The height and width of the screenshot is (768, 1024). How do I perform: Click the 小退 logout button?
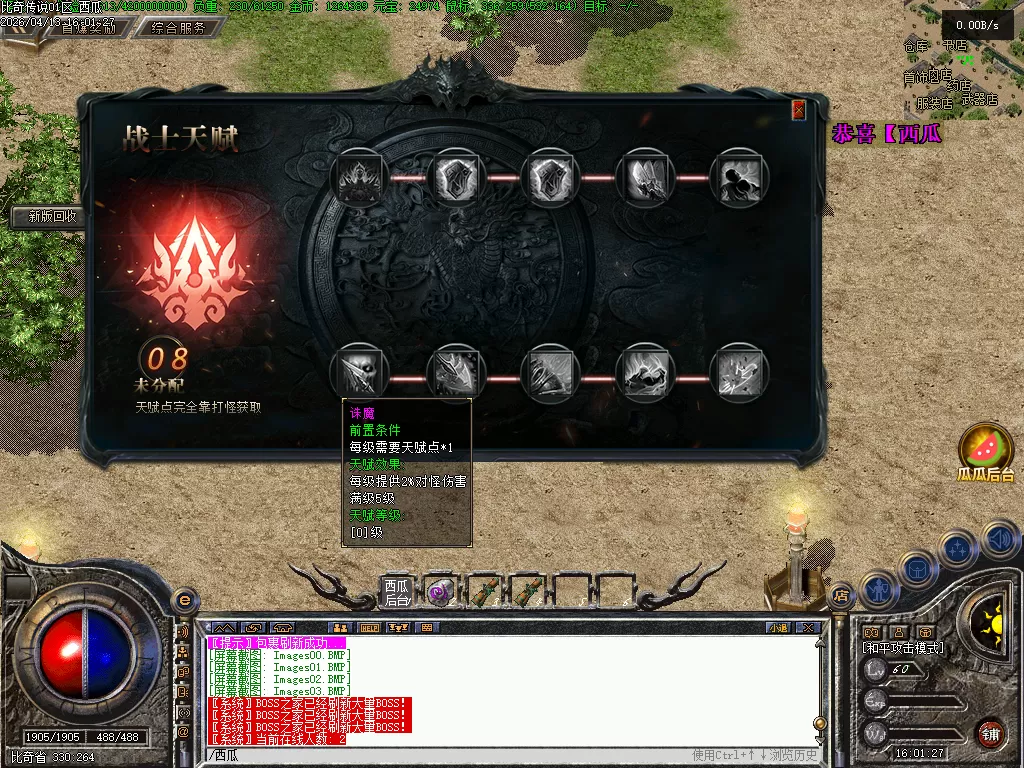click(x=777, y=627)
